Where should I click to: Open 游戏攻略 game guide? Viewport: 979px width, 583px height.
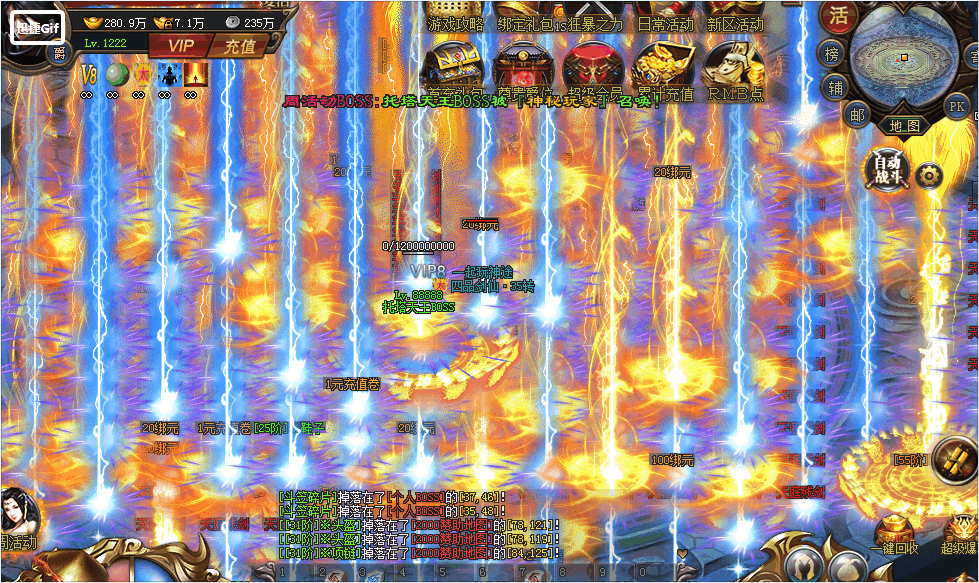pos(455,23)
